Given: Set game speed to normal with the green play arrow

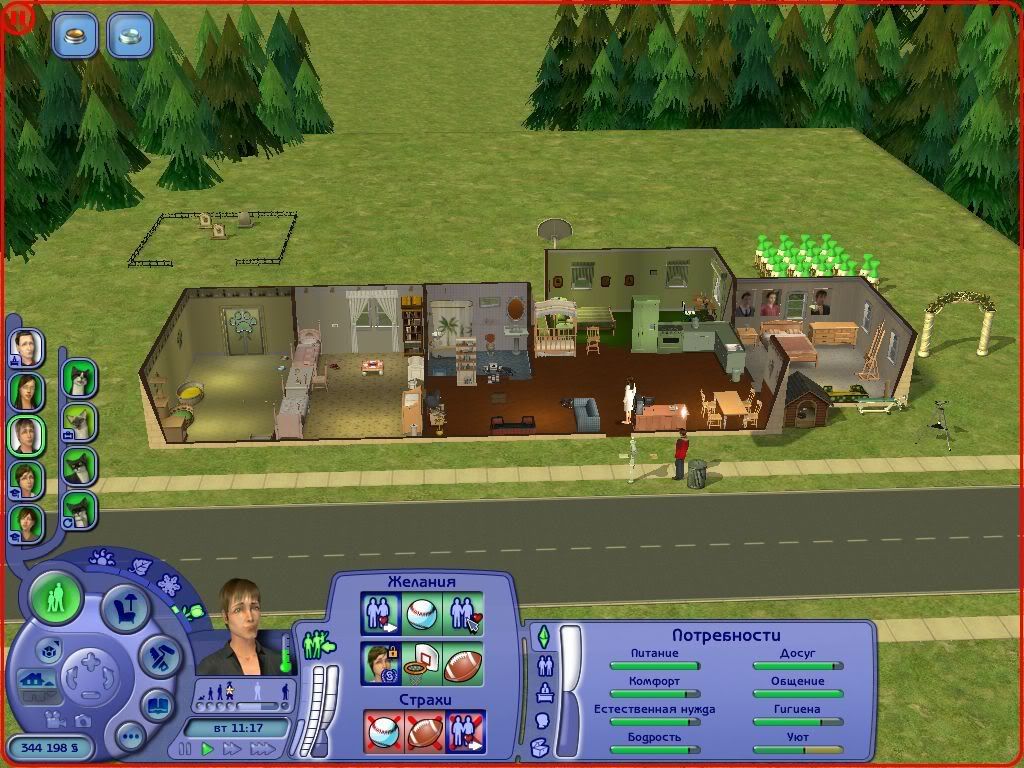Looking at the screenshot, I should click(208, 748).
